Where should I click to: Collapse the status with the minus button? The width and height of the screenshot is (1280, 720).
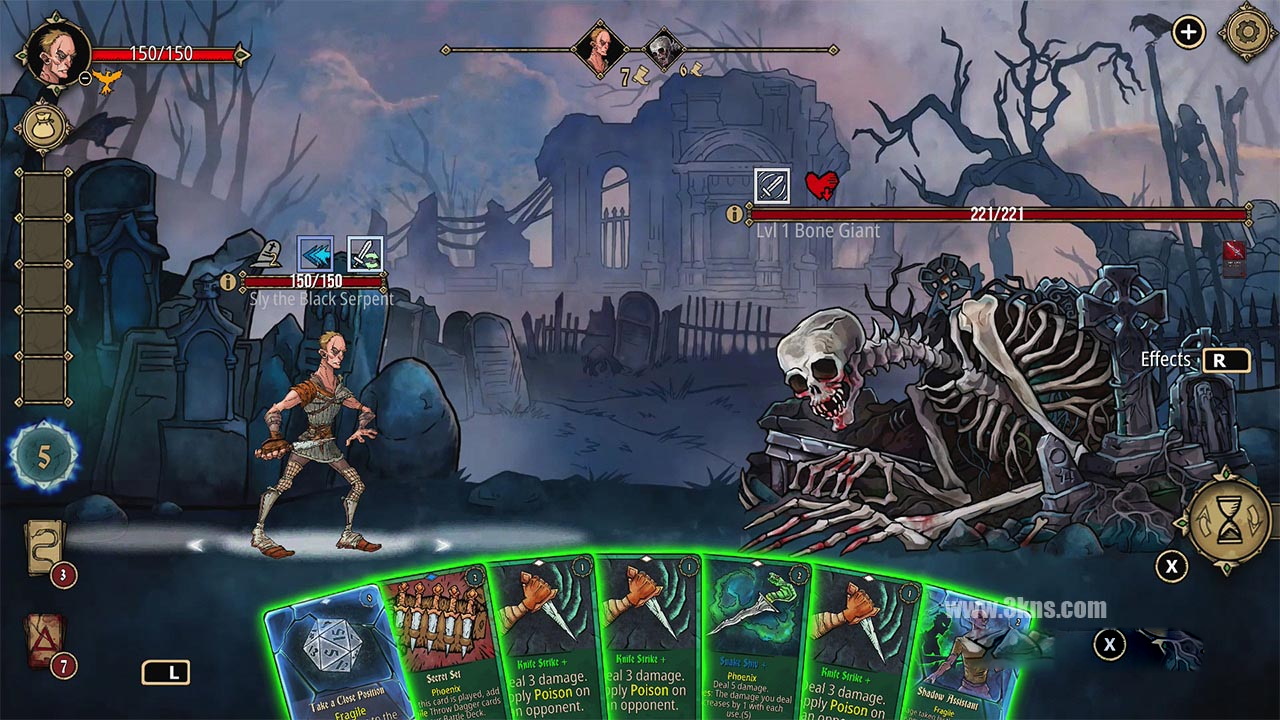86,77
